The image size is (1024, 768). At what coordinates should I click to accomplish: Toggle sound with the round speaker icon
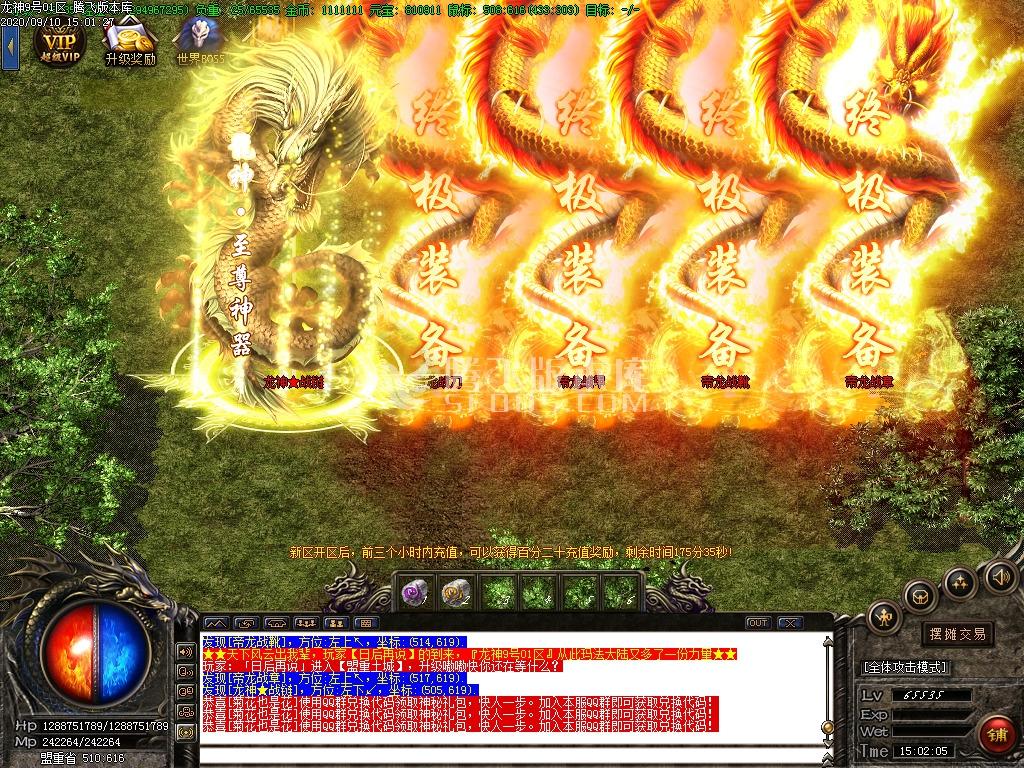pos(1000,576)
